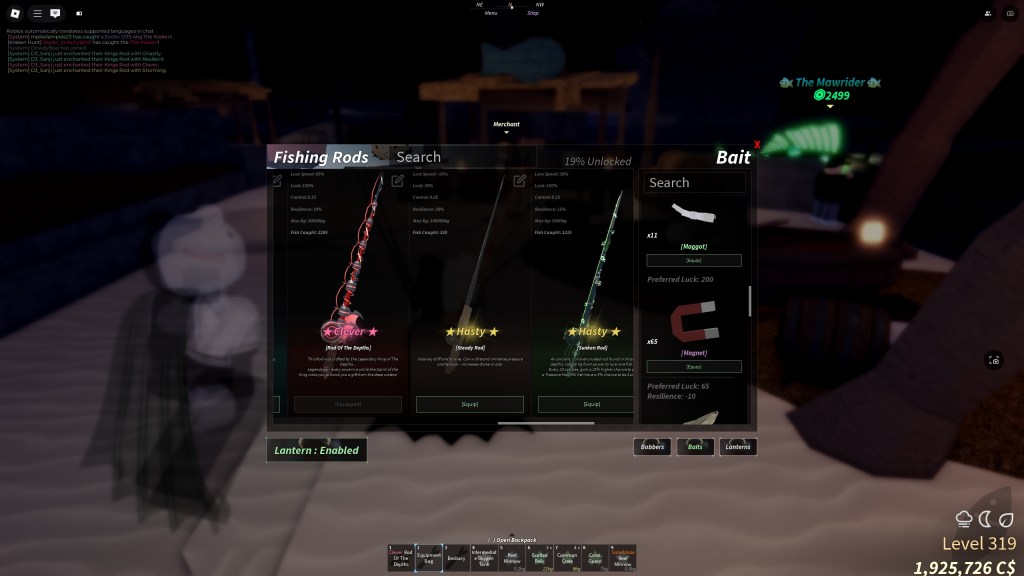This screenshot has height=576, width=1024.
Task: Open the Roblox main menu
Action: pos(14,14)
